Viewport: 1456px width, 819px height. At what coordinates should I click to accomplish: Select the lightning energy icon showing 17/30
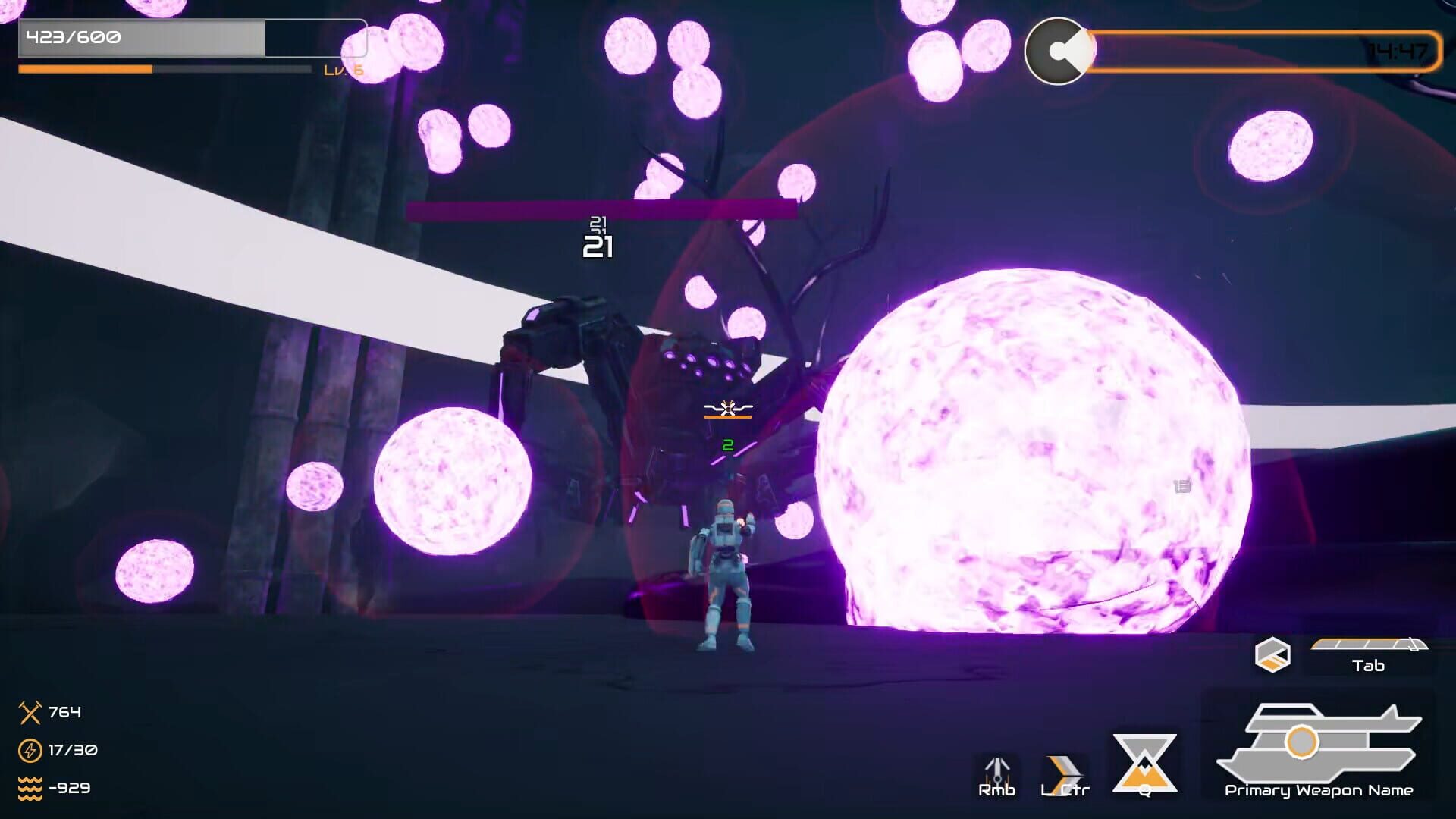[x=30, y=751]
